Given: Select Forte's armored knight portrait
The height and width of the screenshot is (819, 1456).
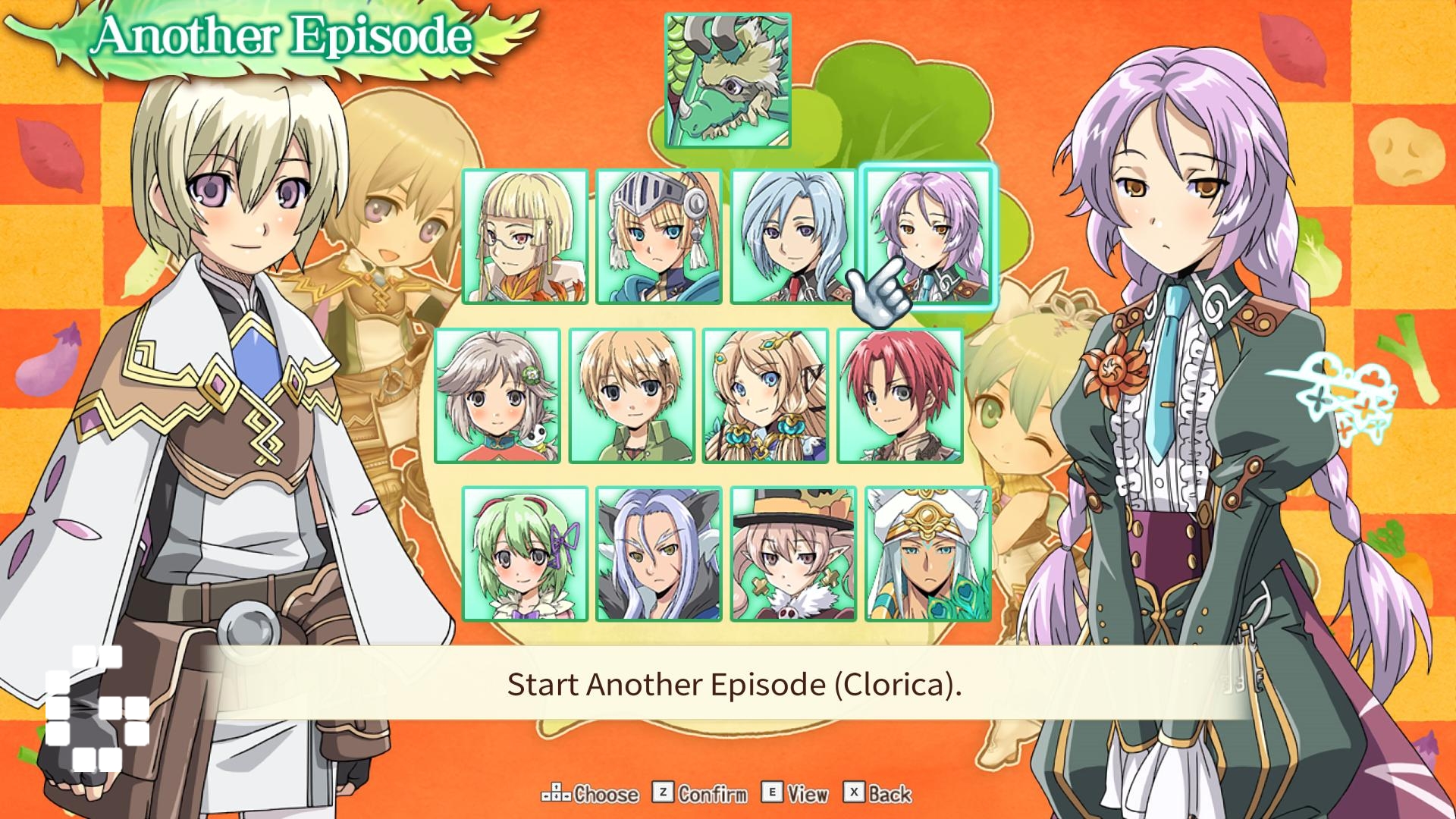Looking at the screenshot, I should click(659, 235).
